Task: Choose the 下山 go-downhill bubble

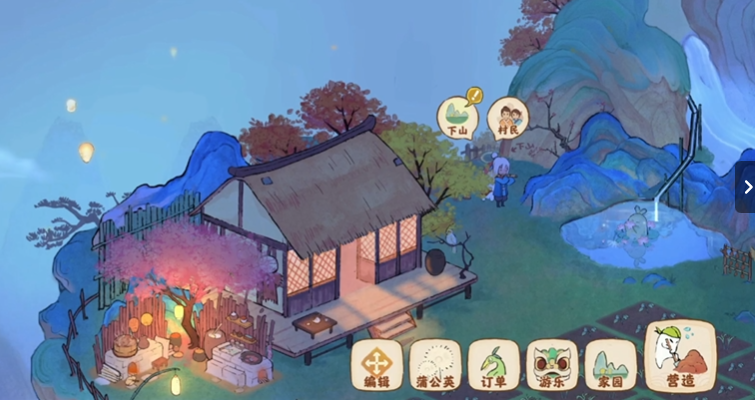Action: pyautogui.click(x=458, y=117)
